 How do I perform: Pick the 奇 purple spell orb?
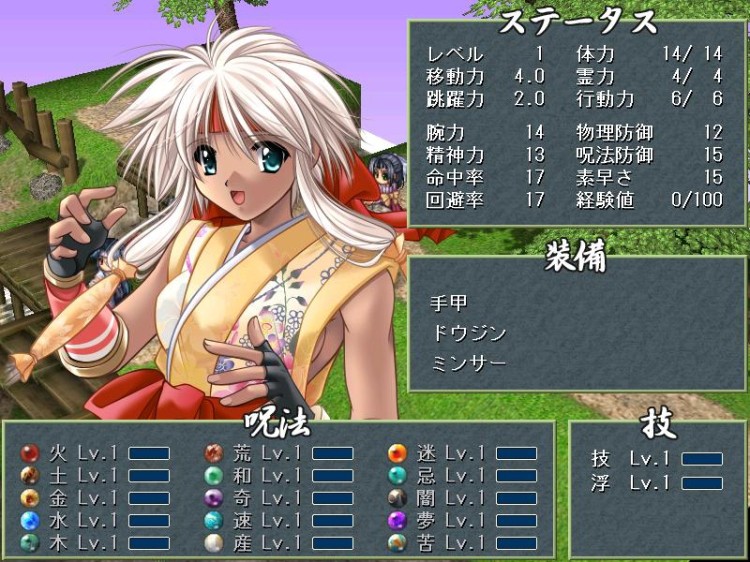click(x=213, y=497)
